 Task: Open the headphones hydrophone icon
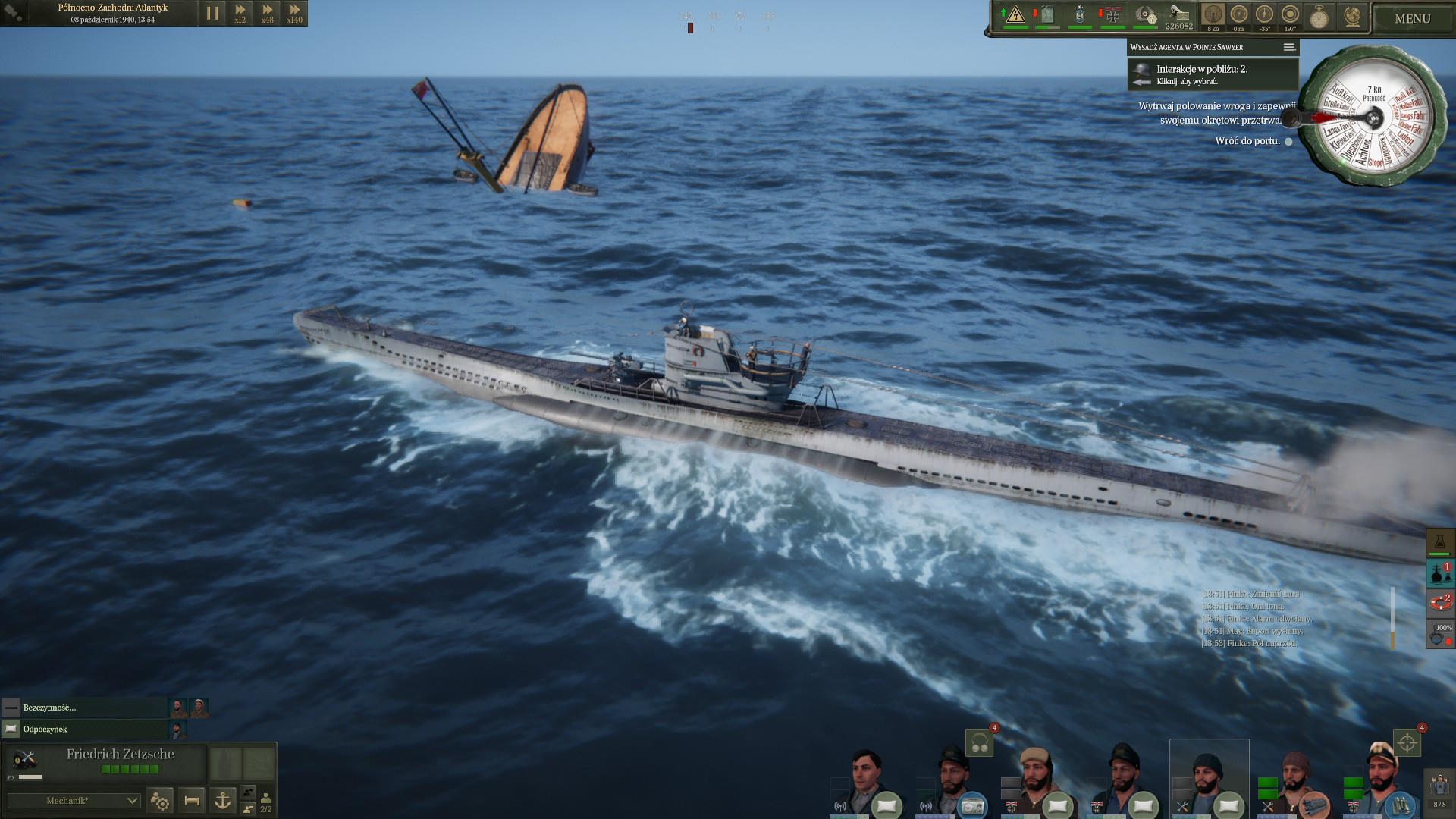tap(979, 743)
